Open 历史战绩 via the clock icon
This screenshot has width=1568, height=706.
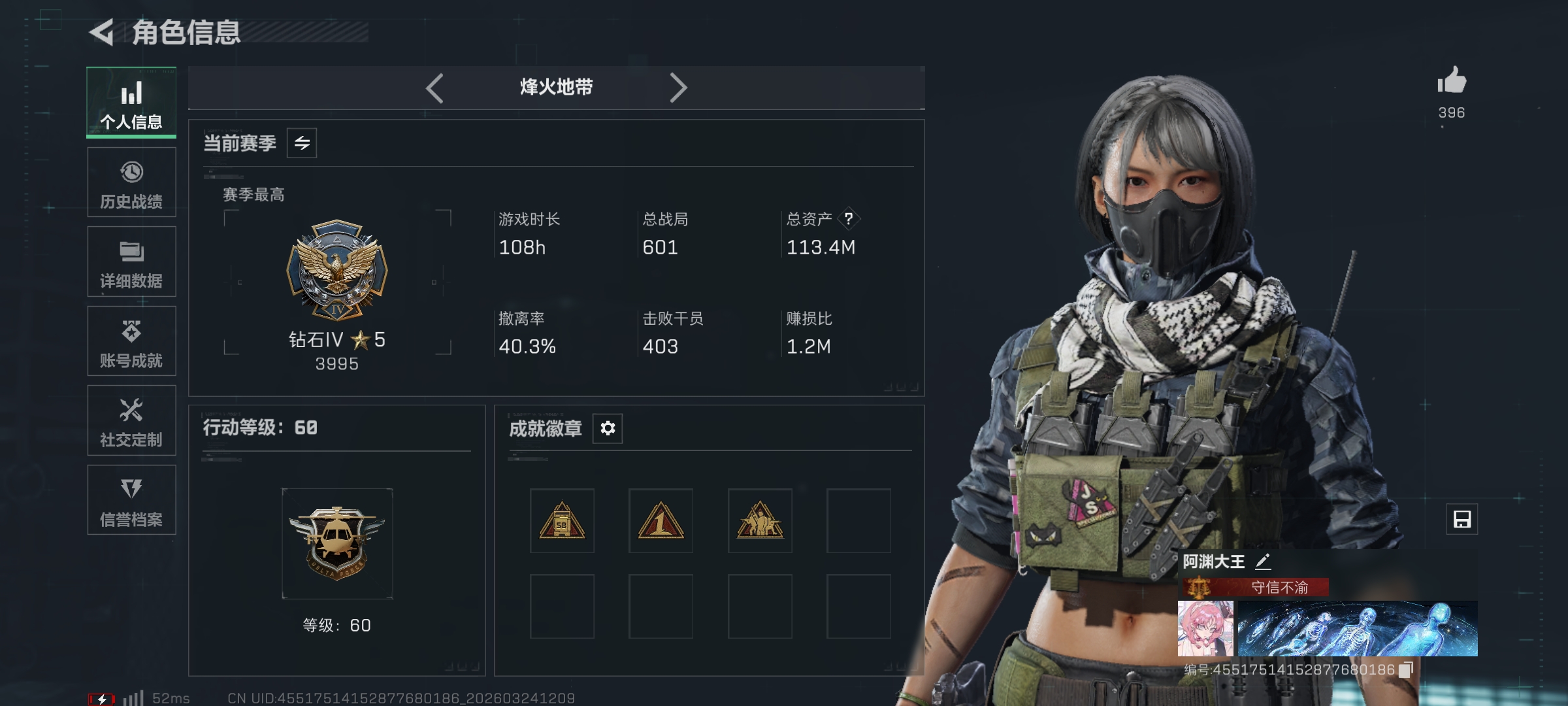(131, 173)
